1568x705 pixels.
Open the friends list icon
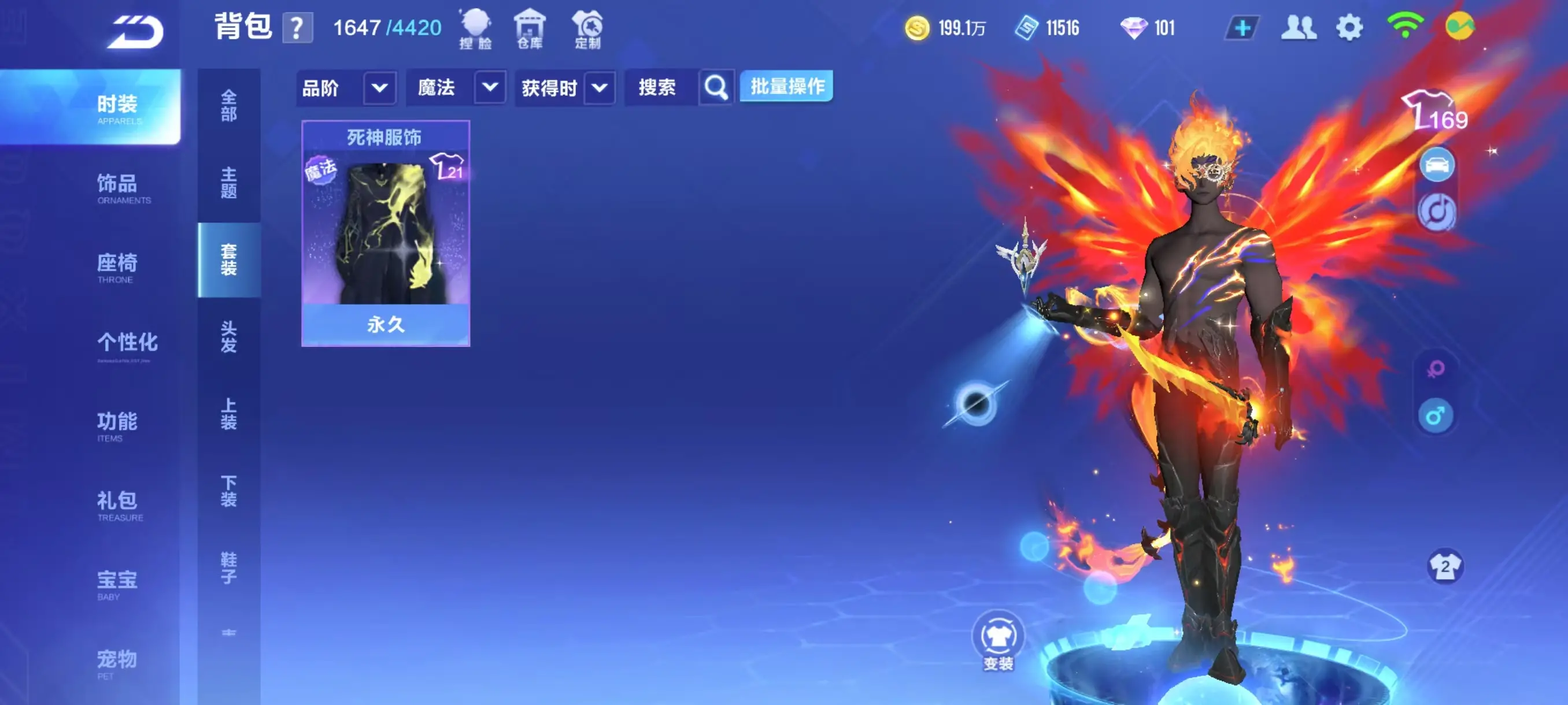1299,27
